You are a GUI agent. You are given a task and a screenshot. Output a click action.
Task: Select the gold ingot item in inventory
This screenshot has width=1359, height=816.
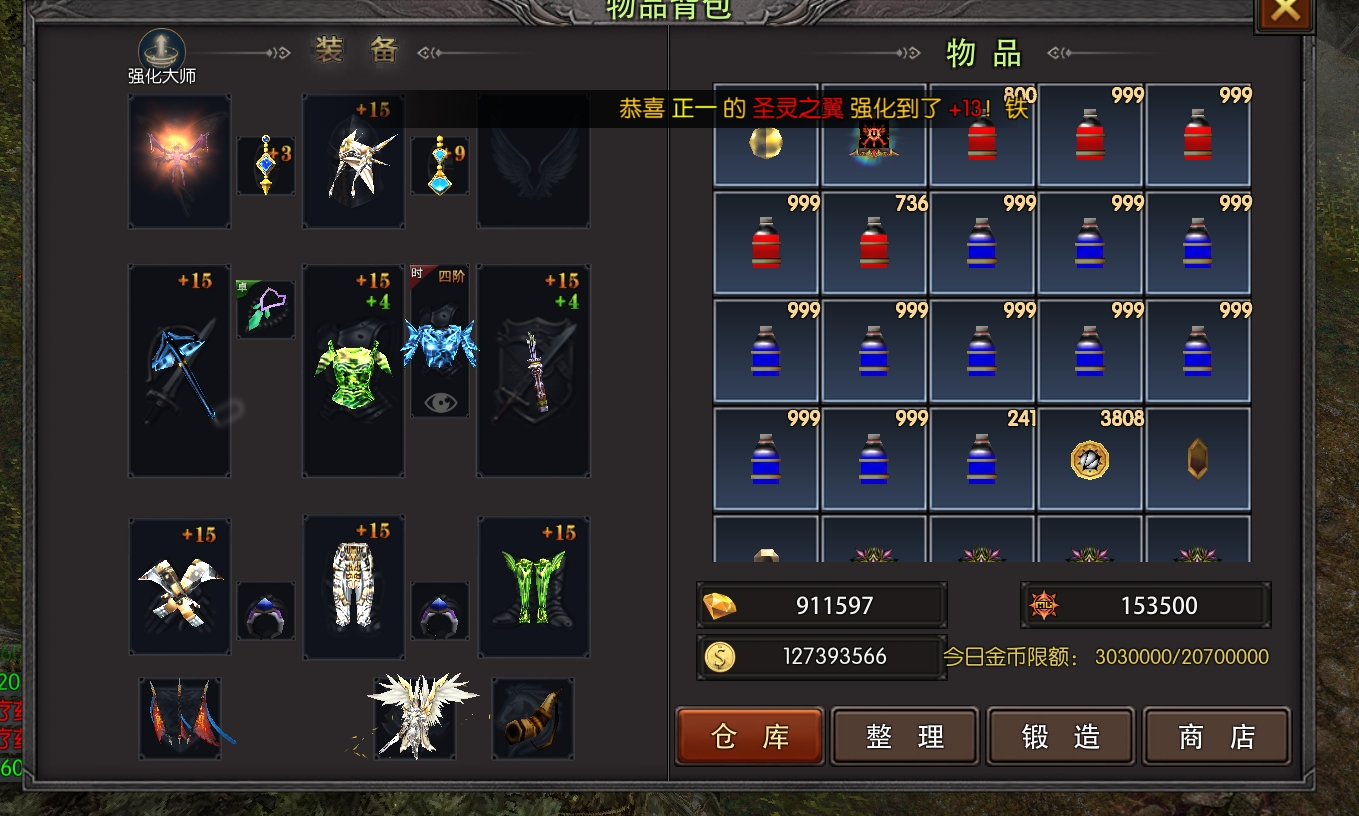pyautogui.click(x=766, y=140)
